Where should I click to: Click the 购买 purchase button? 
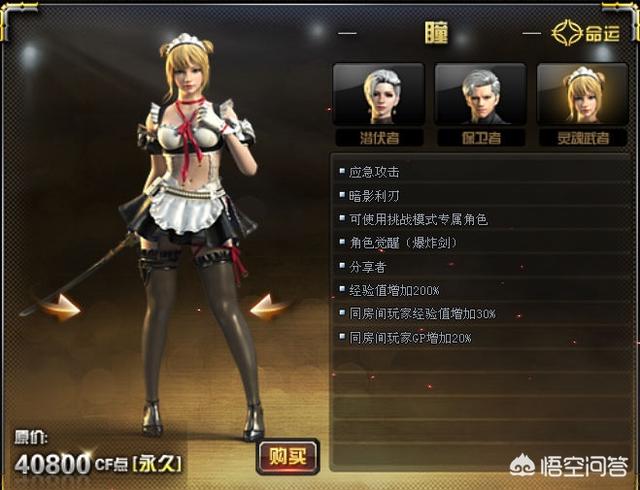pyautogui.click(x=288, y=457)
